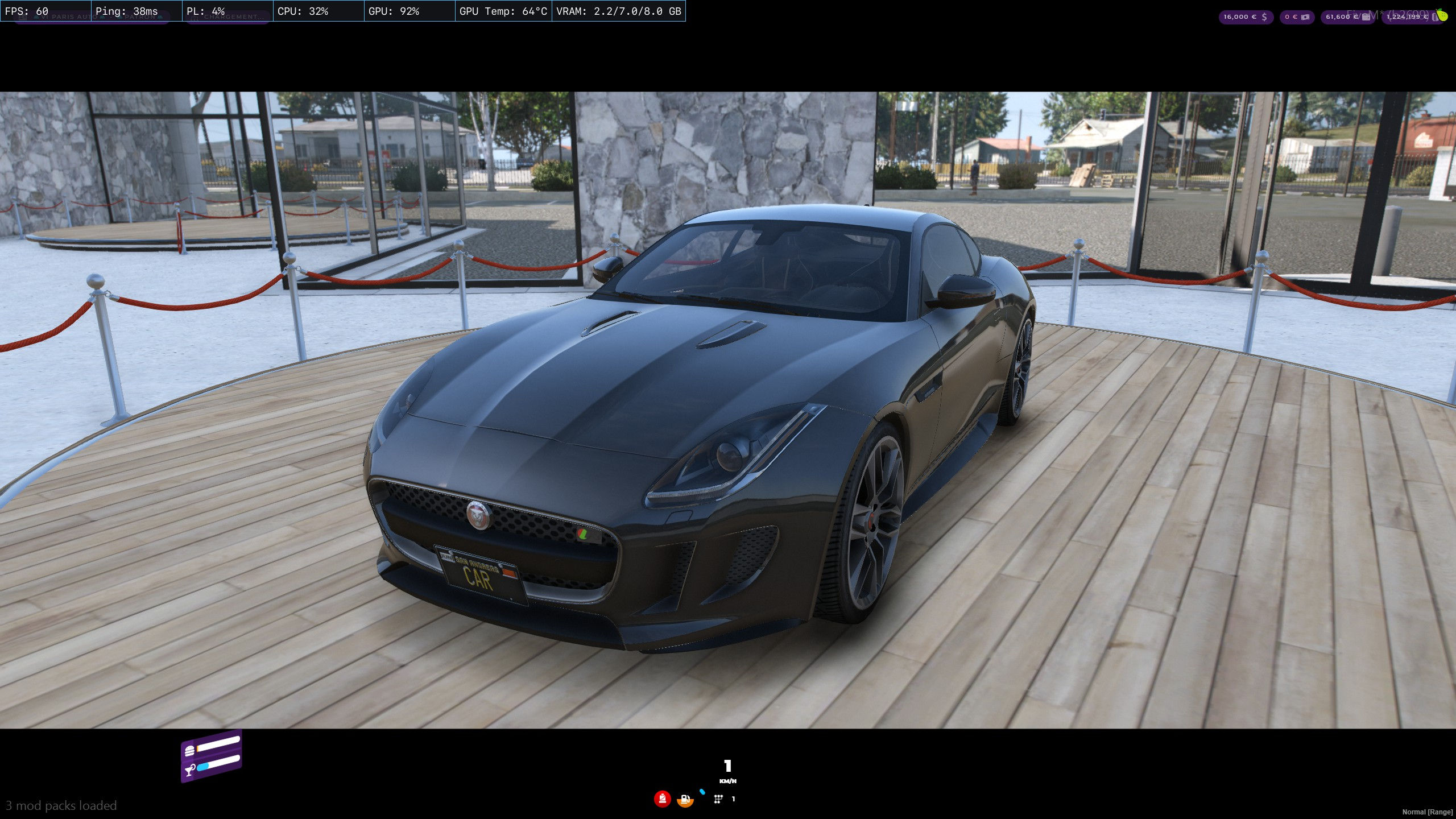Click the dollar sign on the cash badge
The image size is (1456, 819).
pos(1264,16)
